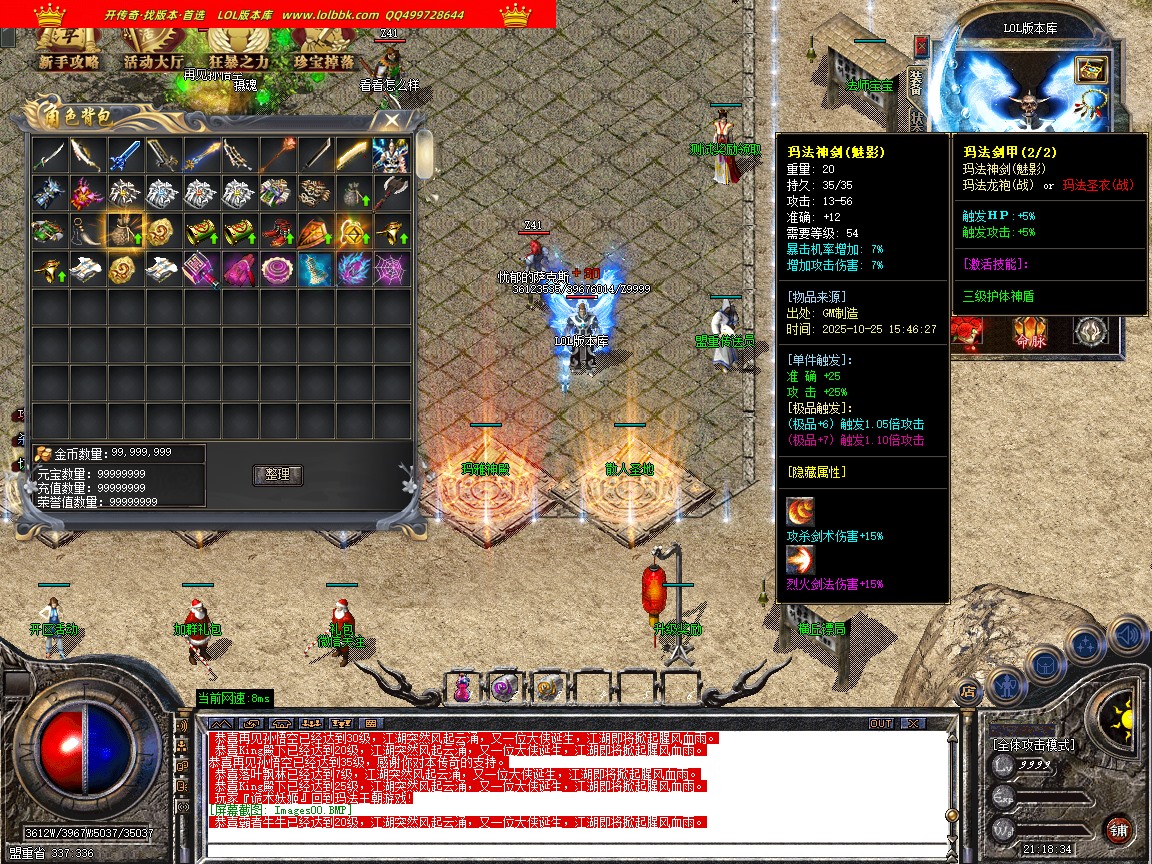Select the armored warrior costume item
Viewport: 1152px width, 864px height.
pos(392,155)
